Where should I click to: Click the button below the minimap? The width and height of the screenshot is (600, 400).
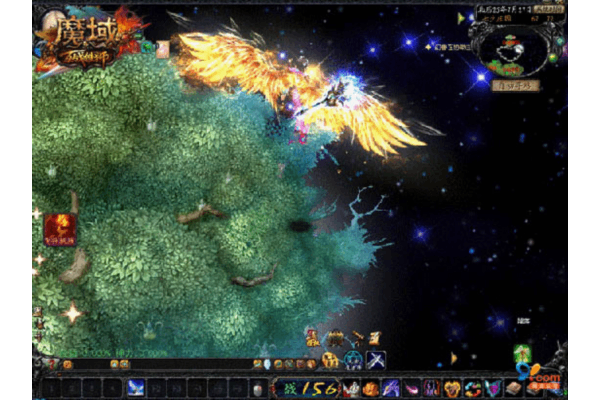click(517, 86)
